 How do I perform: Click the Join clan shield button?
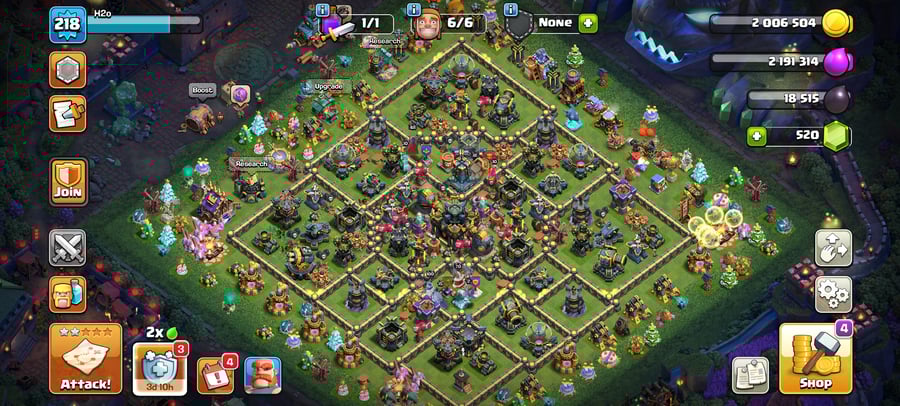click(68, 182)
